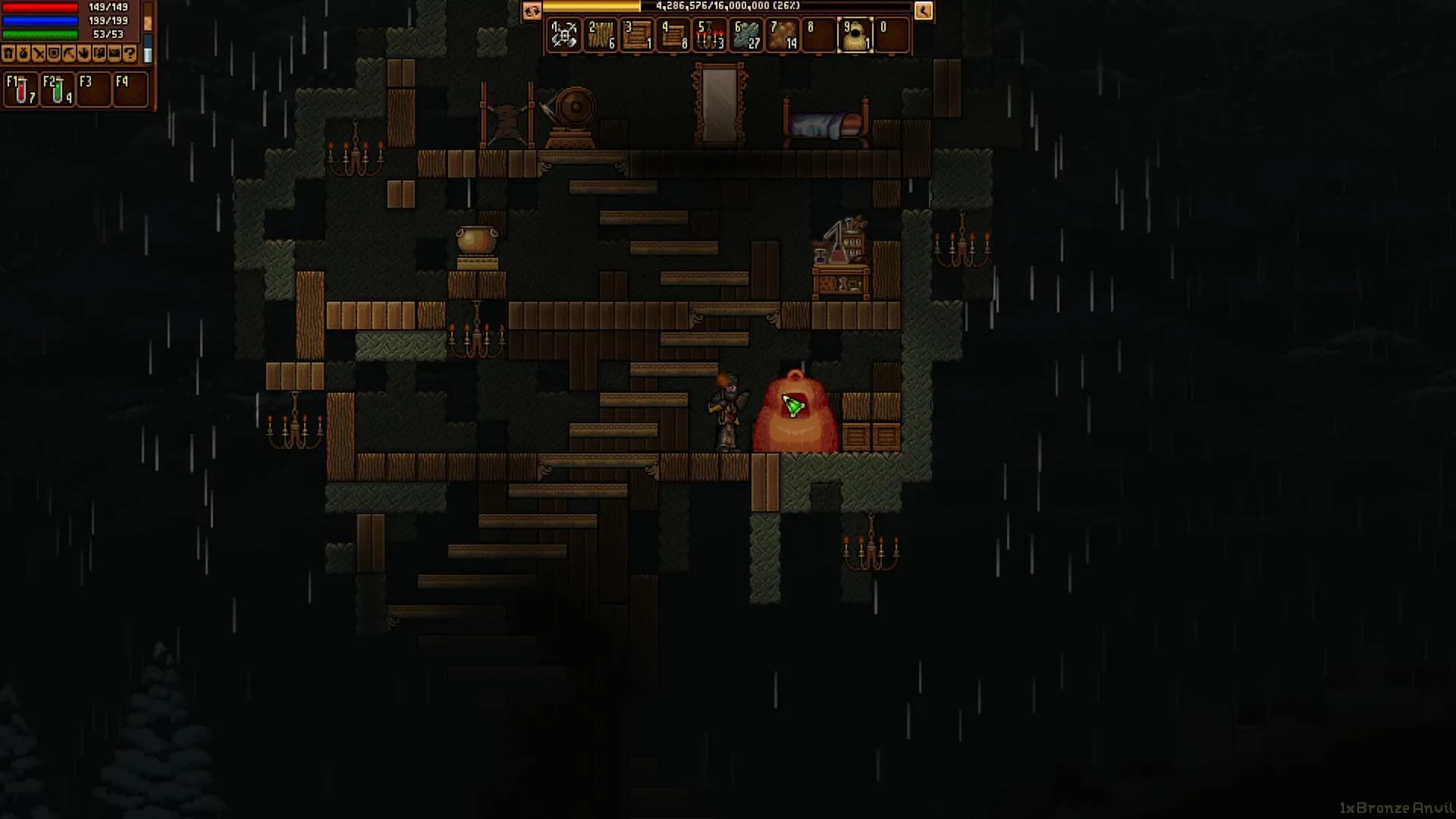Pick the wooden crate stack in slot 4
Image resolution: width=1456 pixels, height=819 pixels.
[x=673, y=36]
